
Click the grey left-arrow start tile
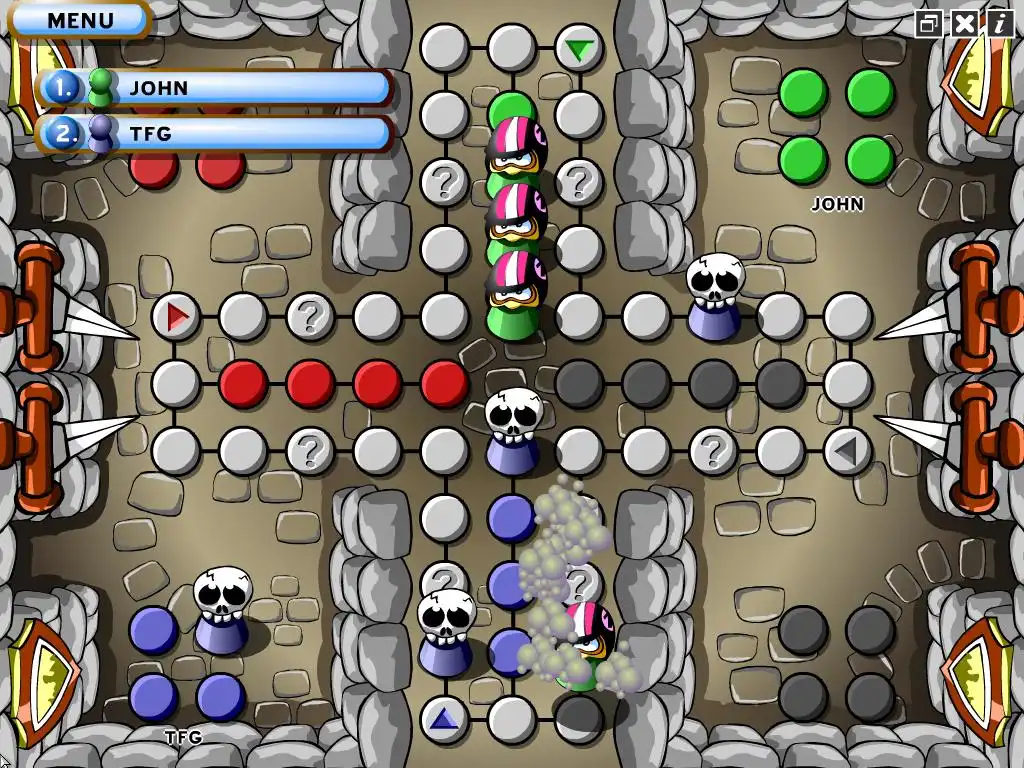pyautogui.click(x=847, y=451)
